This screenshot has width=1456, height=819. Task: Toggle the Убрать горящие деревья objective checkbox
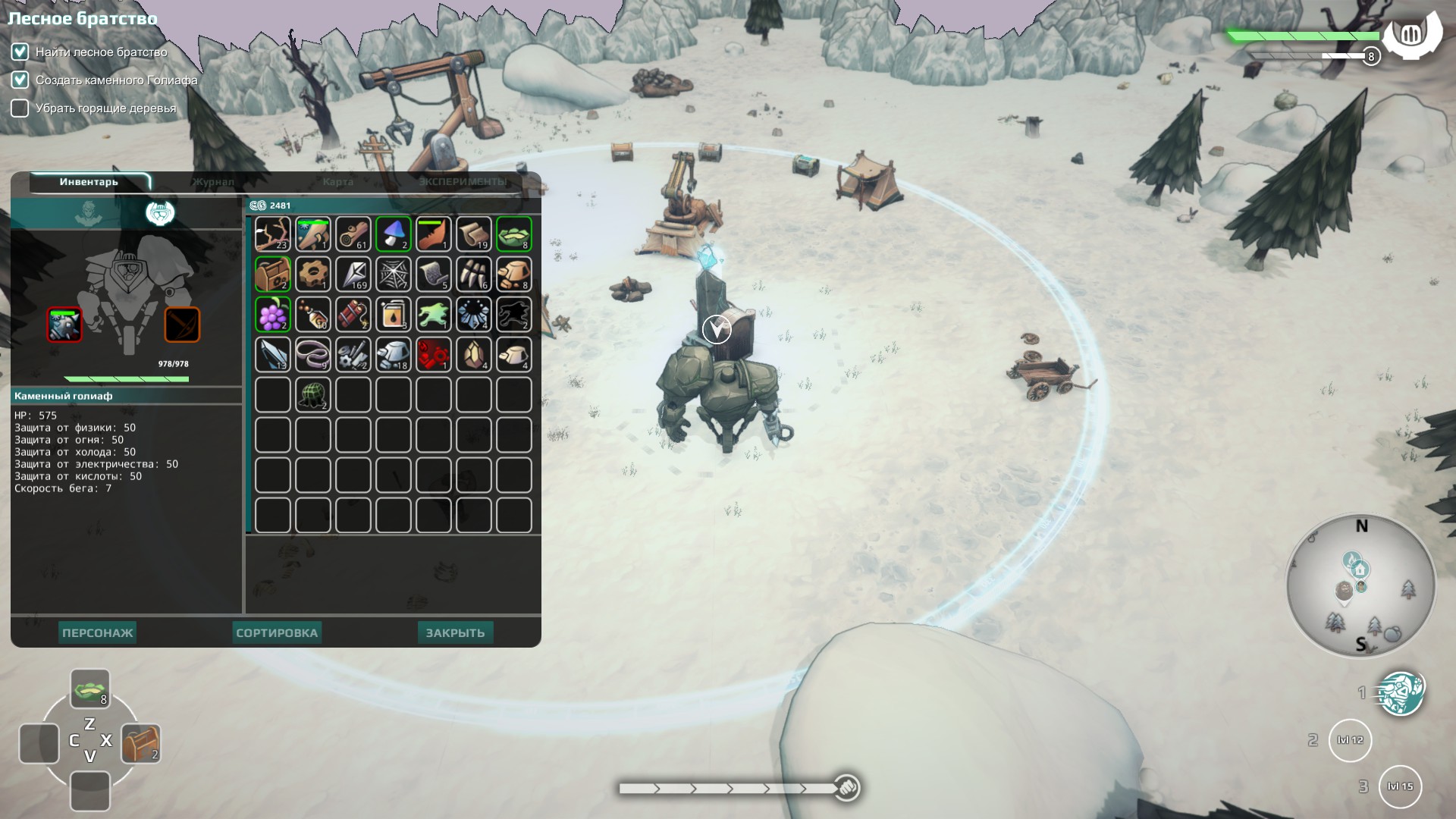pyautogui.click(x=20, y=108)
